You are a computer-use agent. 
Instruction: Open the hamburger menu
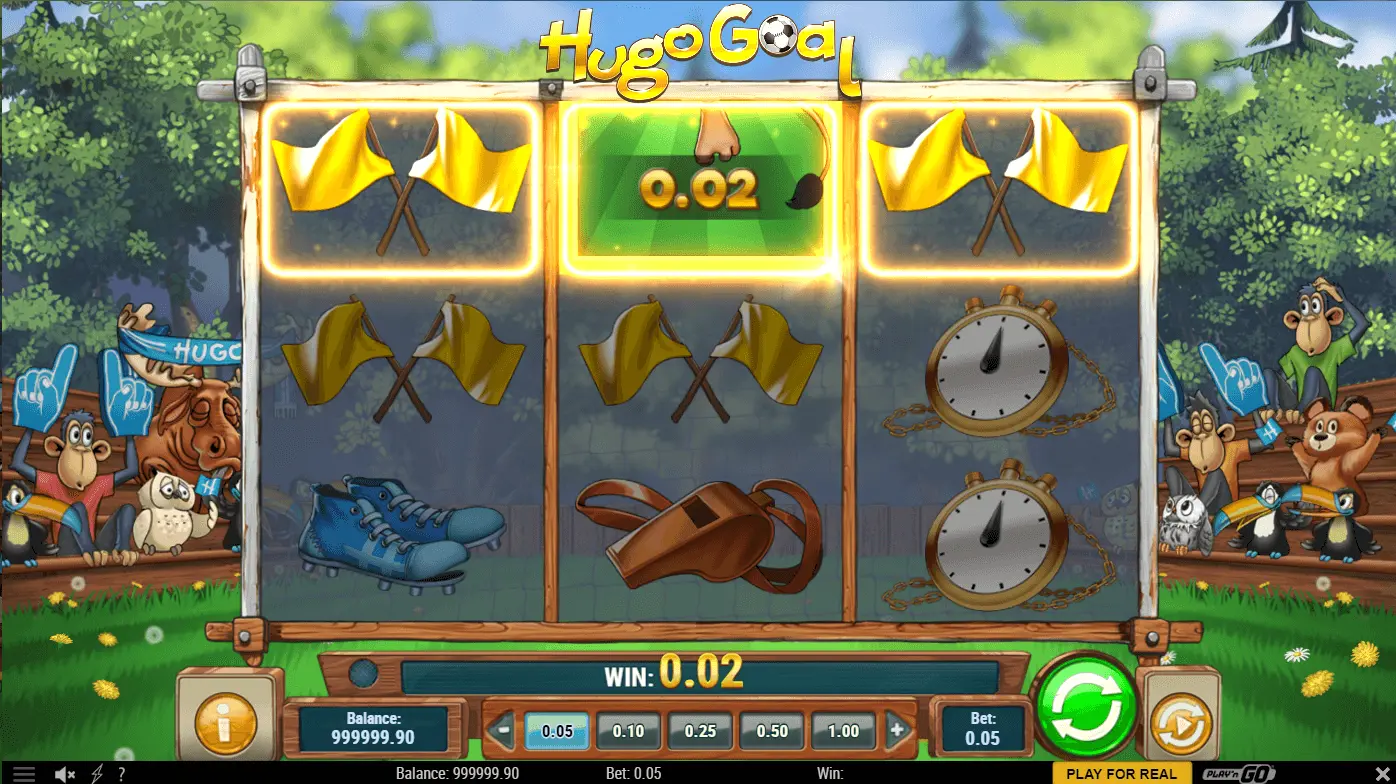point(24,774)
